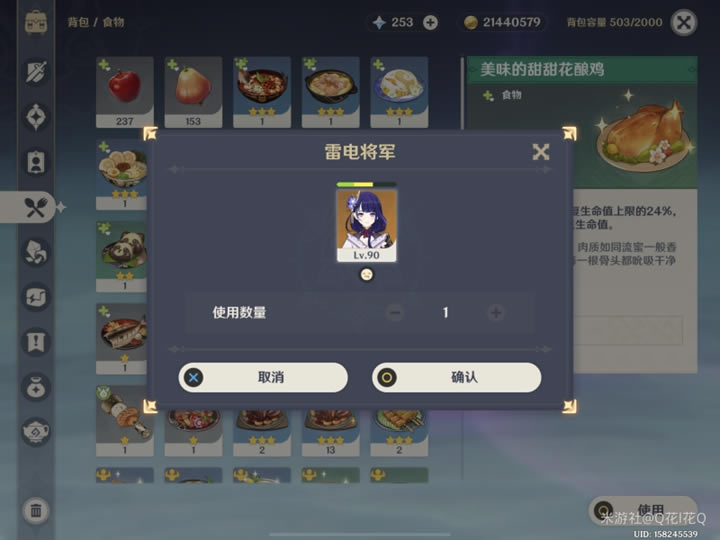This screenshot has height=540, width=720.
Task: Increase use quantity with plus button
Action: coord(495,313)
